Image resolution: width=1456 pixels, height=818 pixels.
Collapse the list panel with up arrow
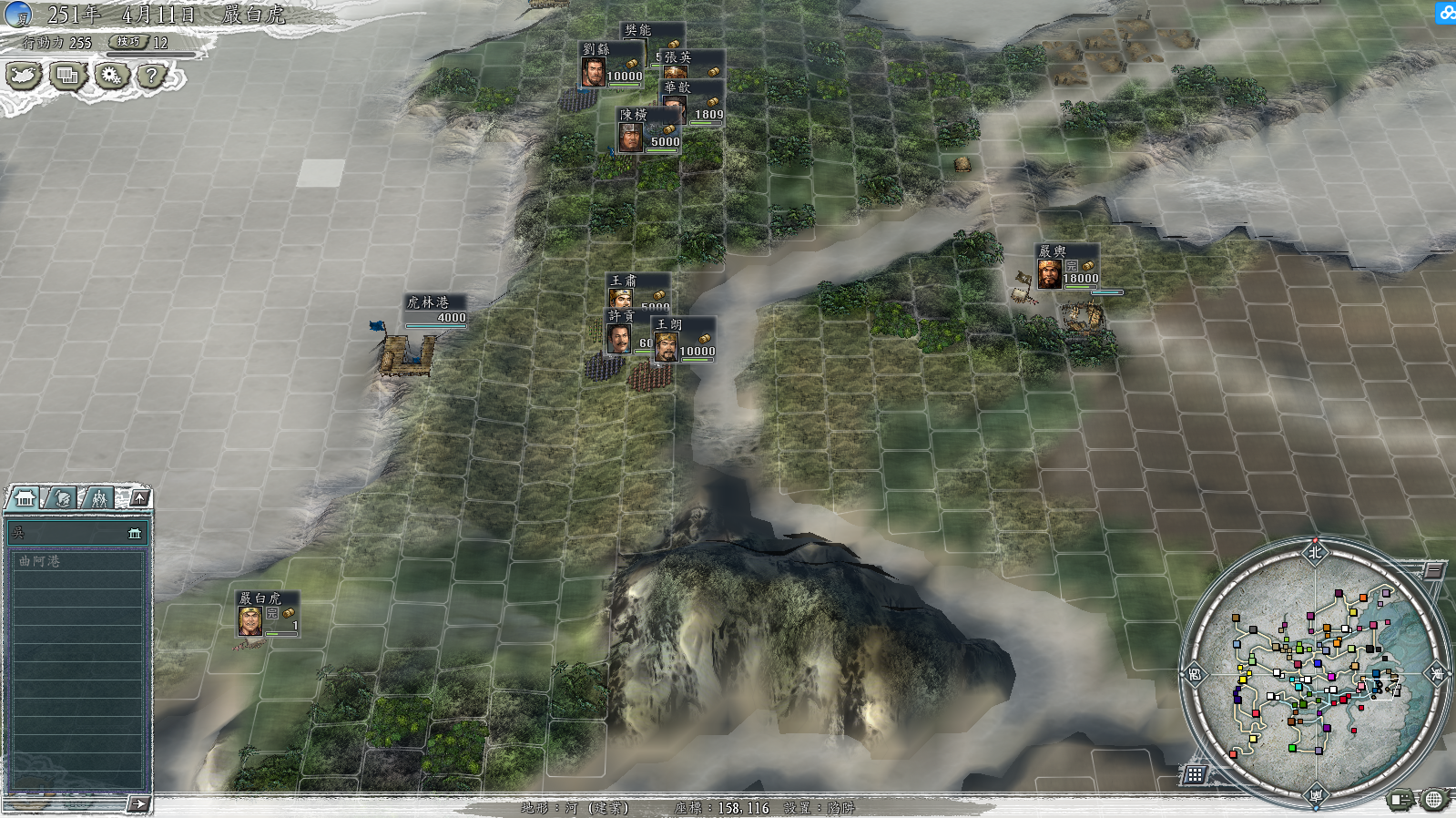point(139,497)
